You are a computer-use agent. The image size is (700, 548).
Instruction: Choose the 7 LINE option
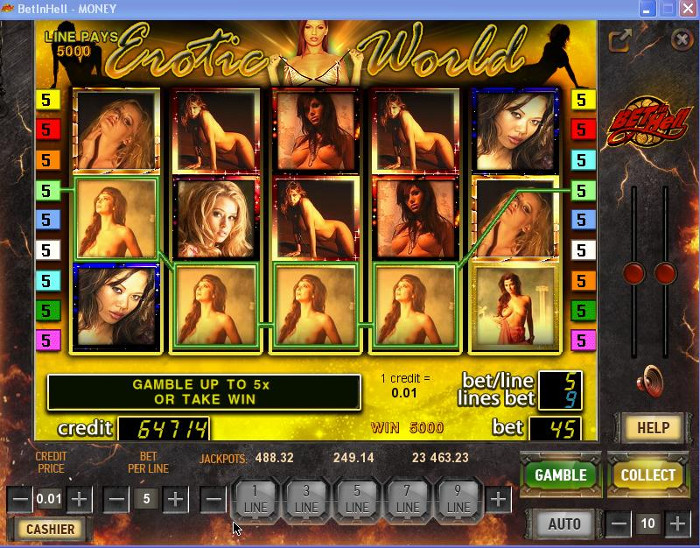point(408,499)
